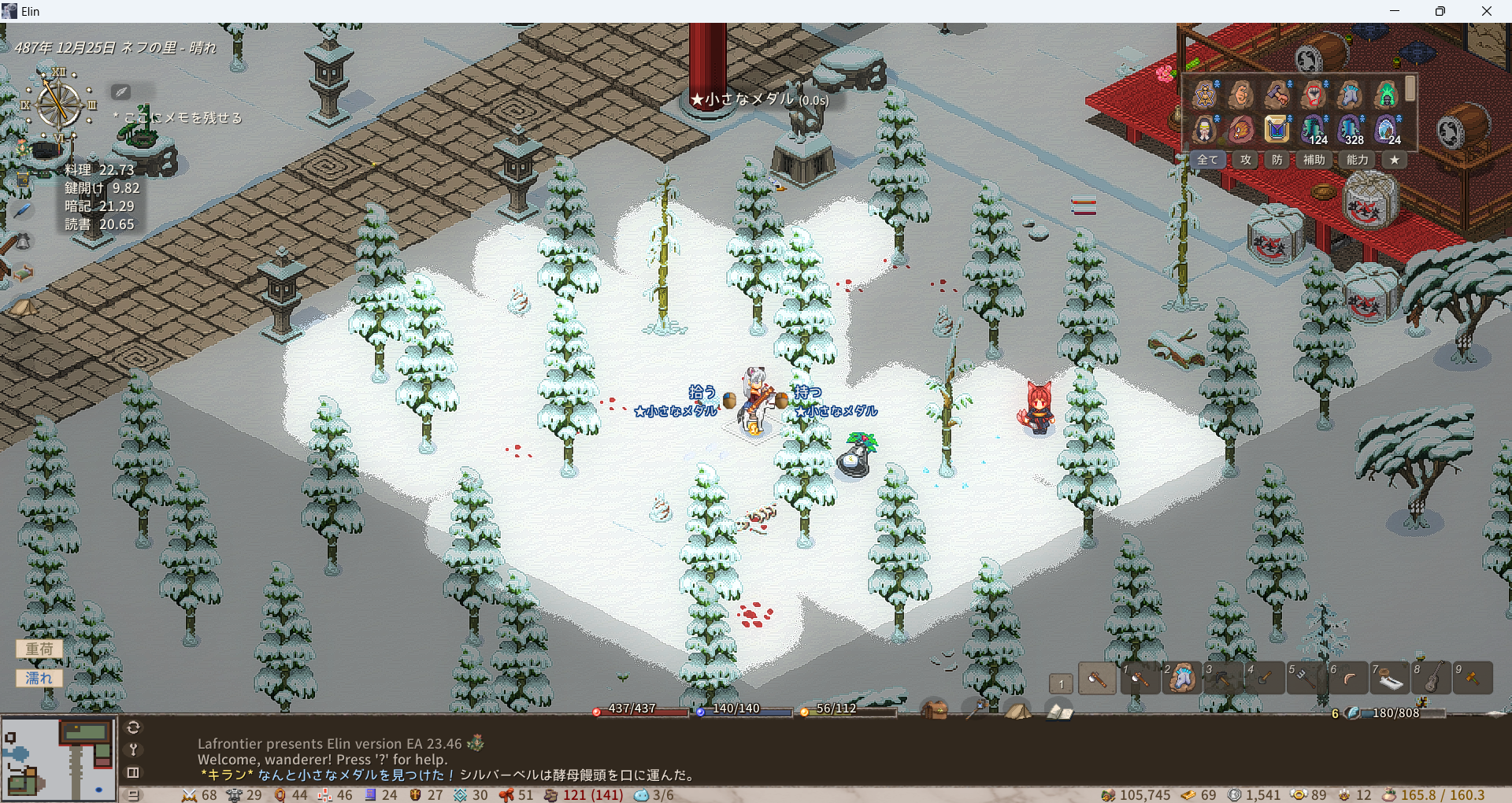The width and height of the screenshot is (1512, 803).
Task: Open the journal book icon
Action: pos(1059,712)
